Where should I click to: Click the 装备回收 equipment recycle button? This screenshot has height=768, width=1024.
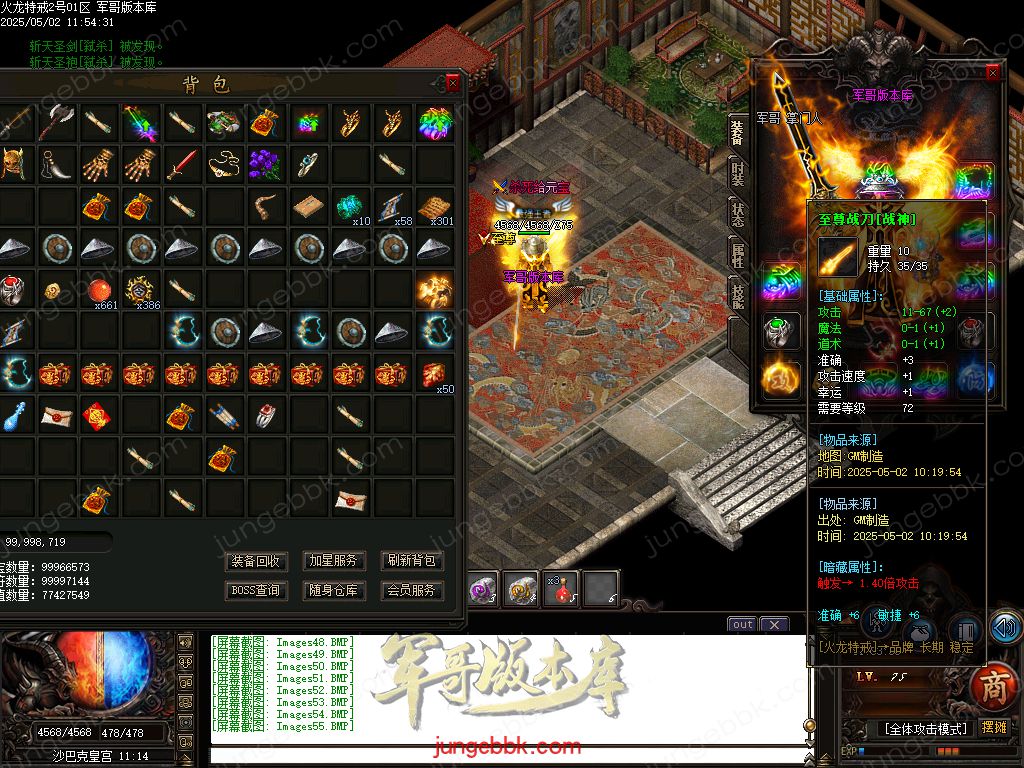tap(256, 561)
